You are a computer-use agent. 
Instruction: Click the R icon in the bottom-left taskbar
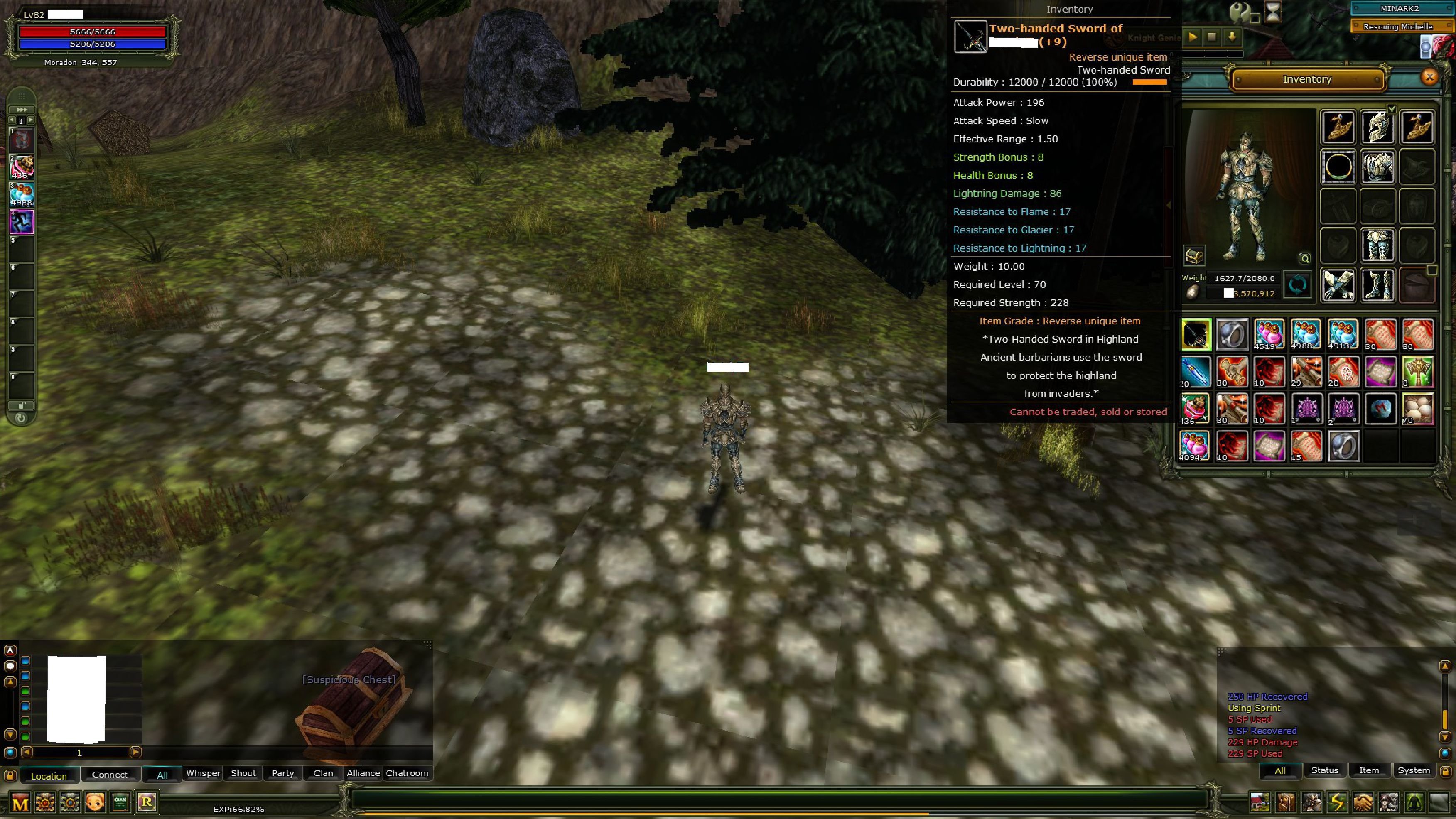(x=147, y=802)
